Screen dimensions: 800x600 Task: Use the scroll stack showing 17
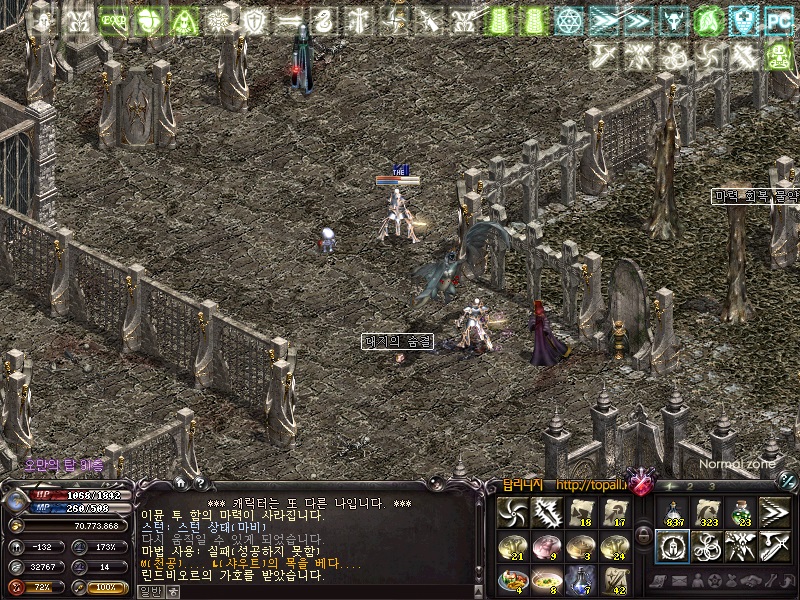pos(617,513)
